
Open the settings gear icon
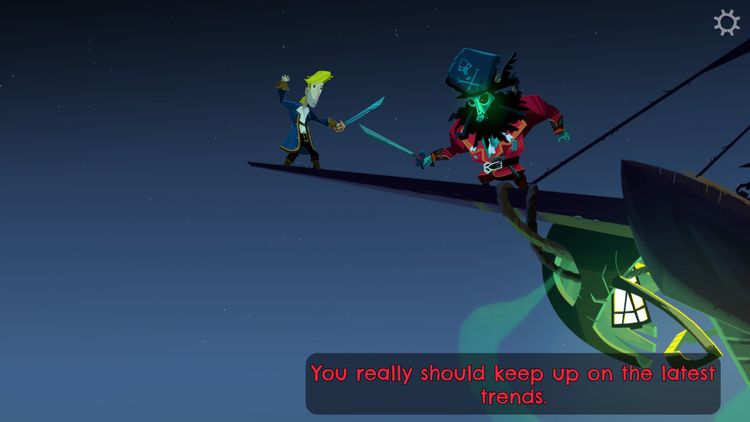(x=727, y=23)
